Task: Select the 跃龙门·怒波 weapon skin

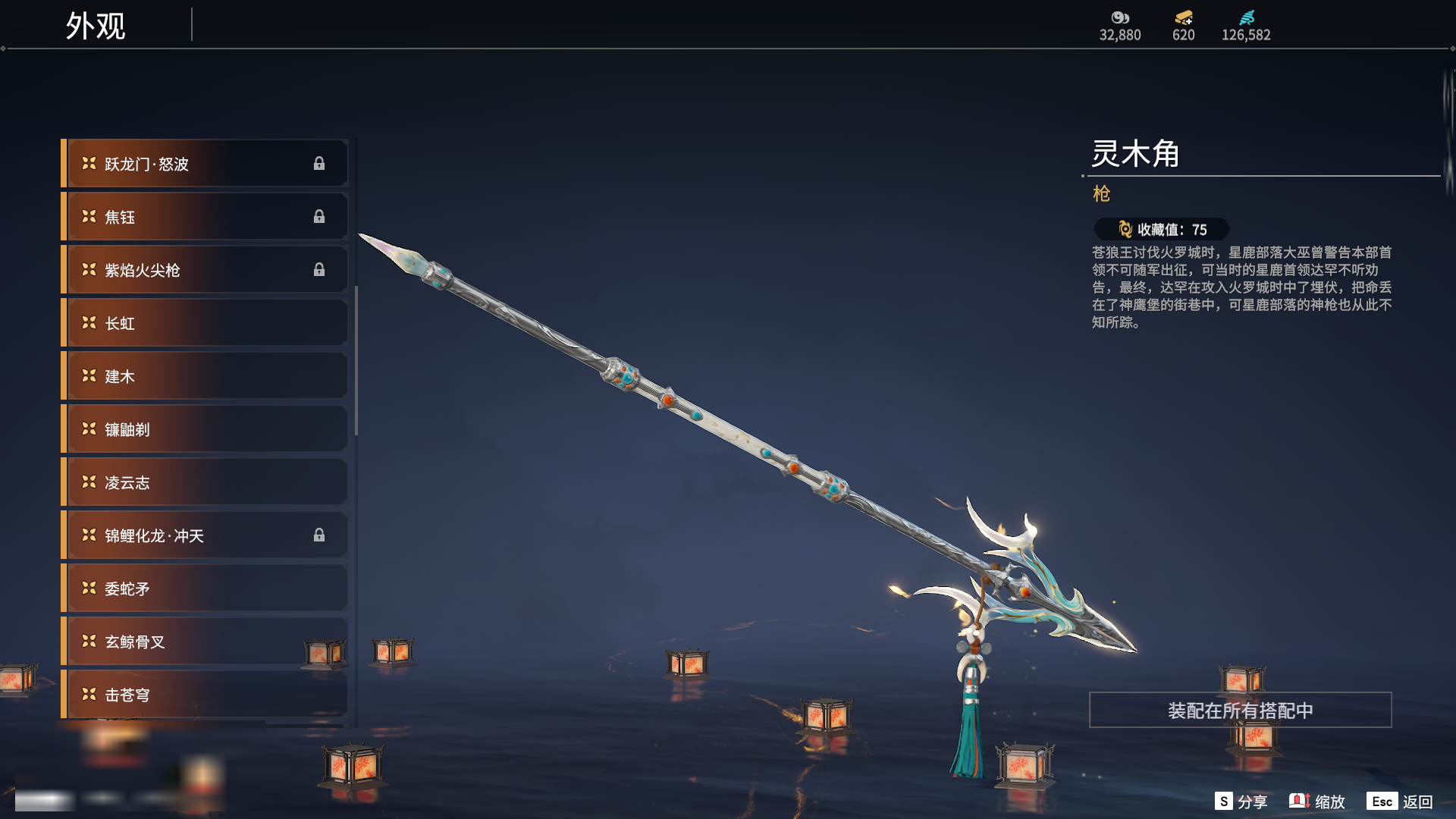Action: pyautogui.click(x=205, y=164)
